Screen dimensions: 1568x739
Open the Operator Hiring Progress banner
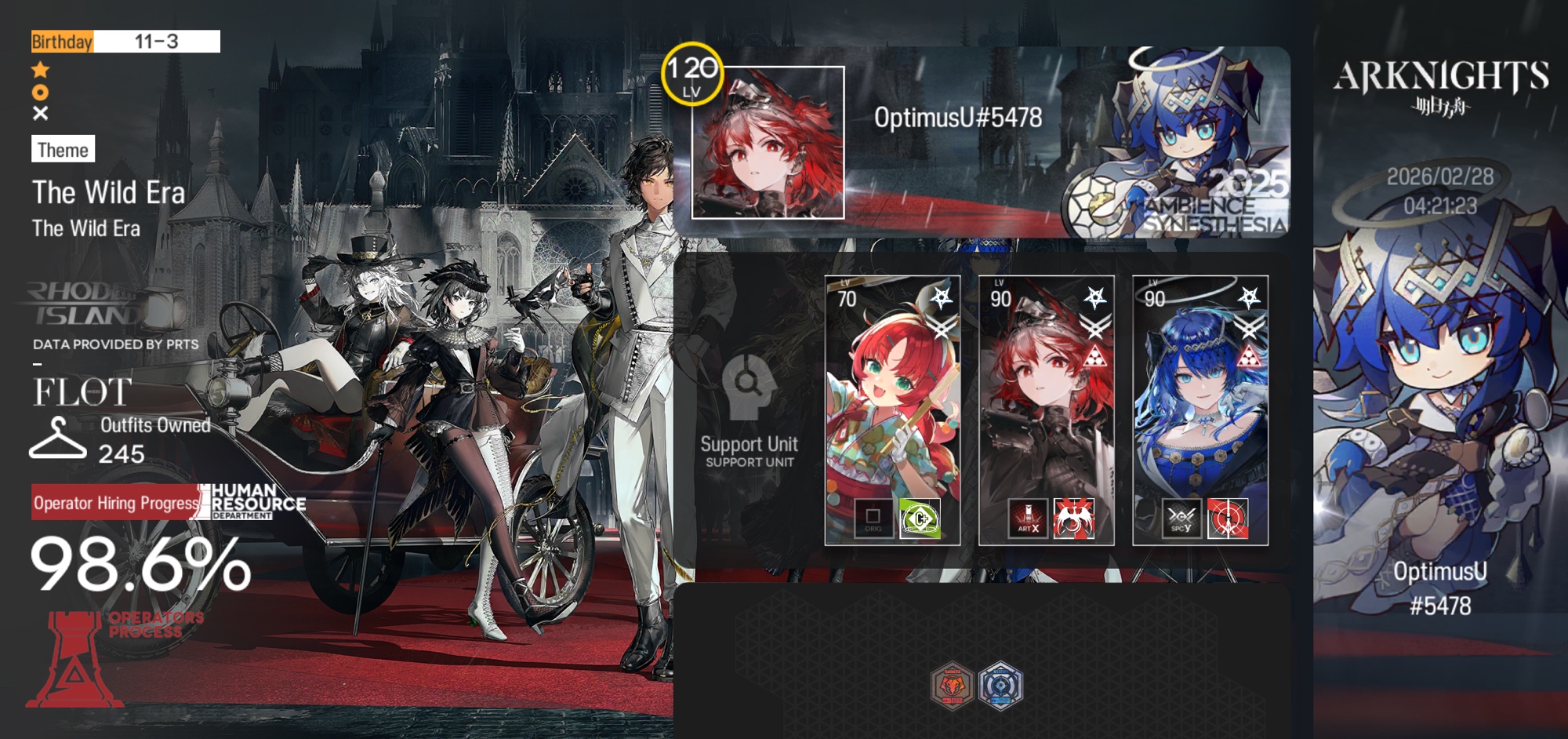click(x=116, y=503)
